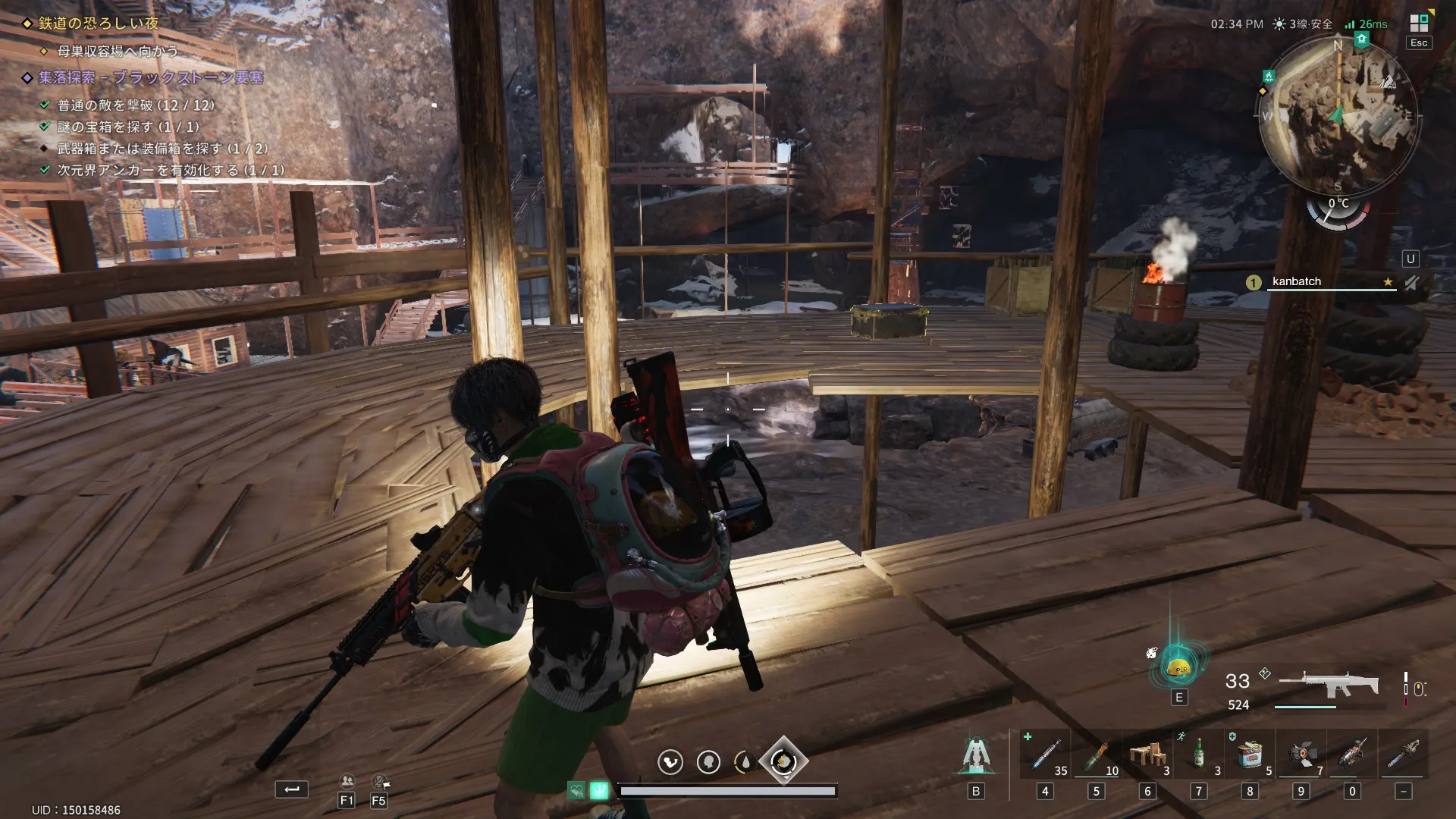Click the head silhouette status icon
This screenshot has height=819, width=1456.
708,761
